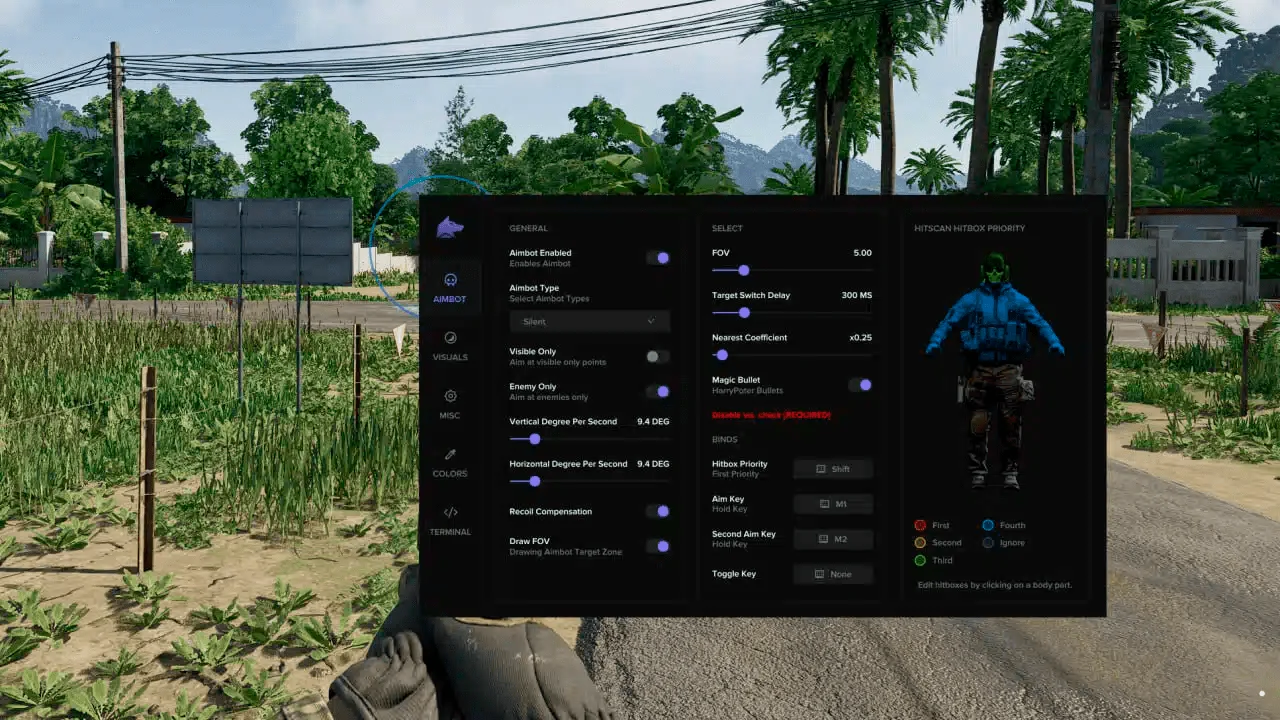
Task: Switch off the Magic Bullet toggle
Action: (860, 384)
